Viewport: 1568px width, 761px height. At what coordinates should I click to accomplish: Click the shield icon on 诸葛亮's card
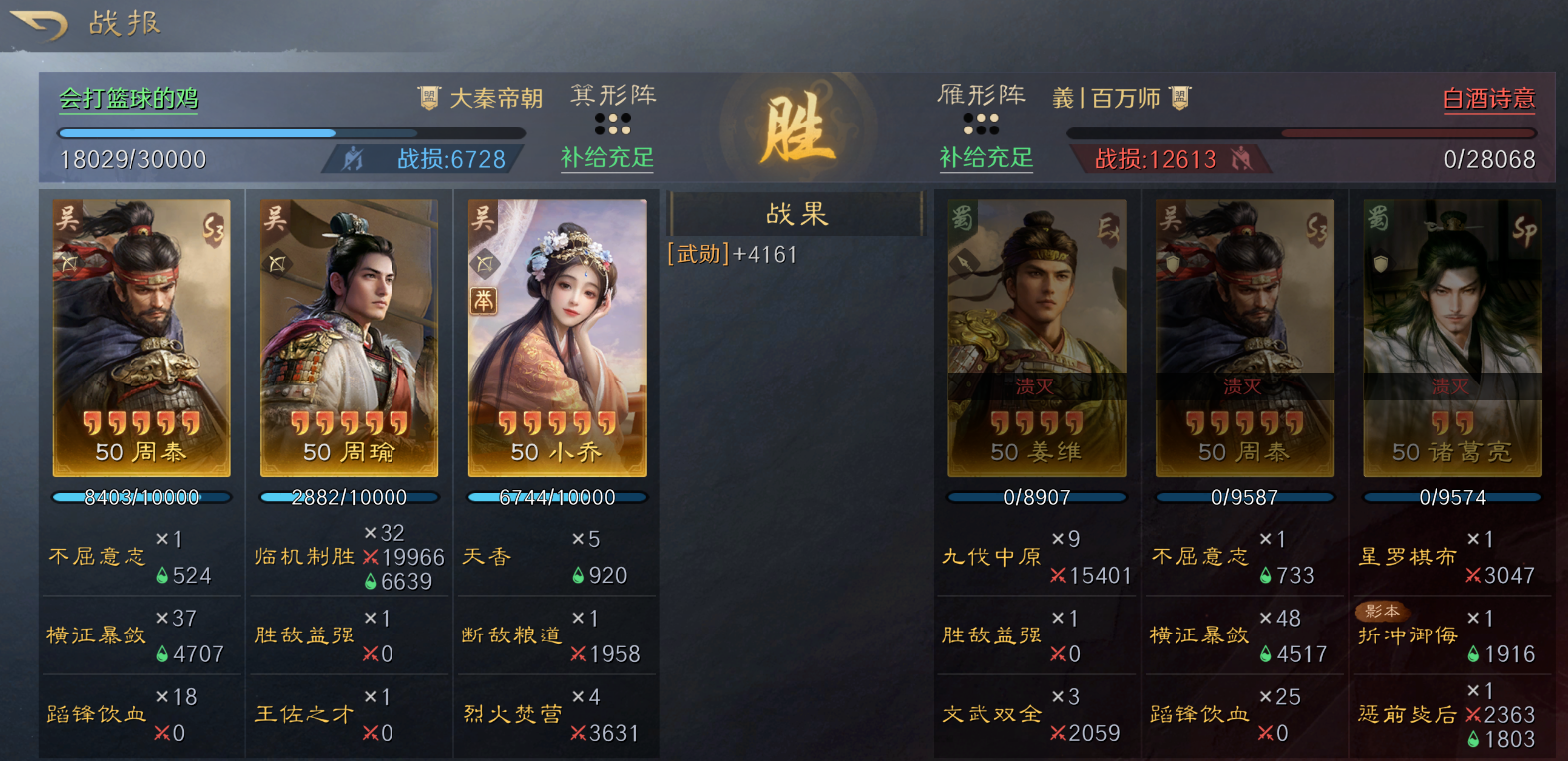(x=1381, y=264)
